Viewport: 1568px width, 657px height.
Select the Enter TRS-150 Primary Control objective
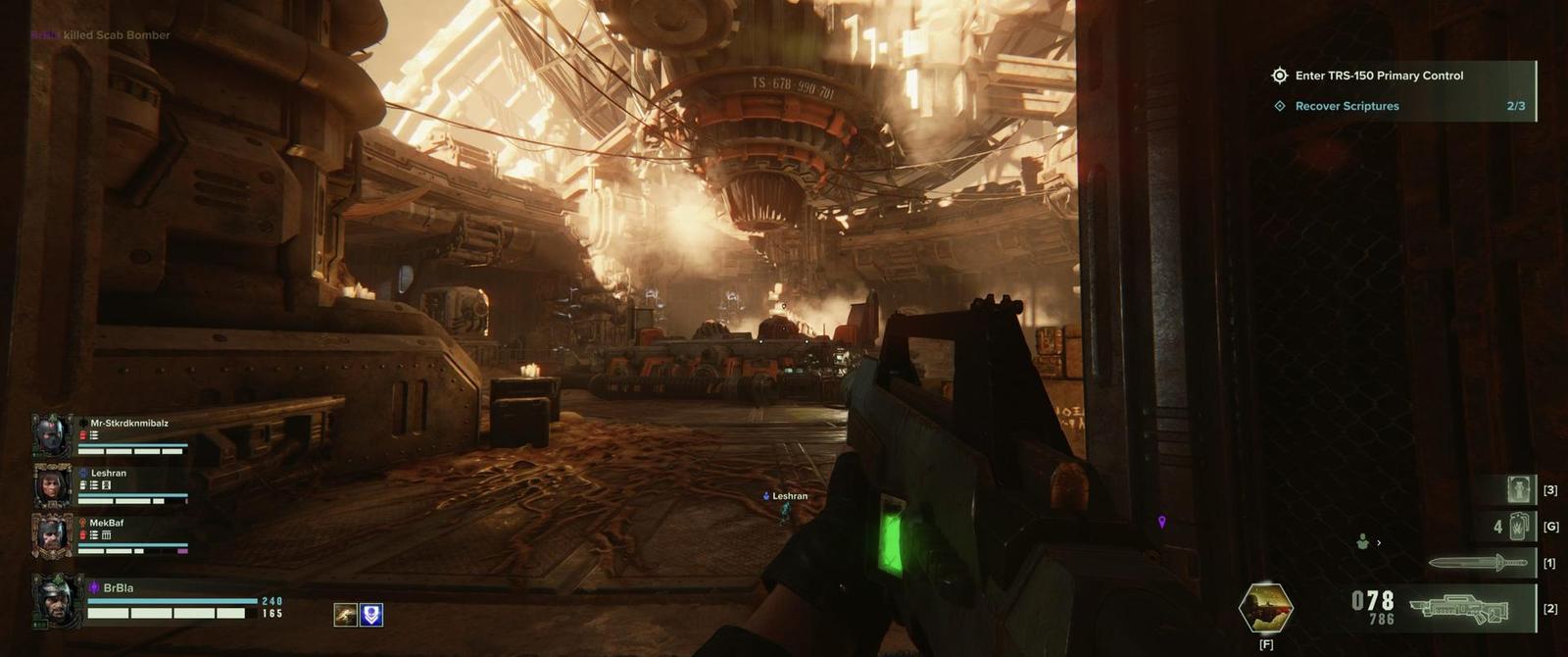pyautogui.click(x=1378, y=76)
